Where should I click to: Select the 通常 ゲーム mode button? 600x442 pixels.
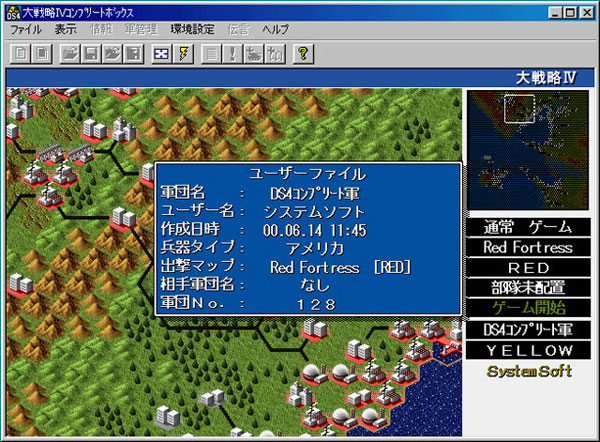[527, 227]
